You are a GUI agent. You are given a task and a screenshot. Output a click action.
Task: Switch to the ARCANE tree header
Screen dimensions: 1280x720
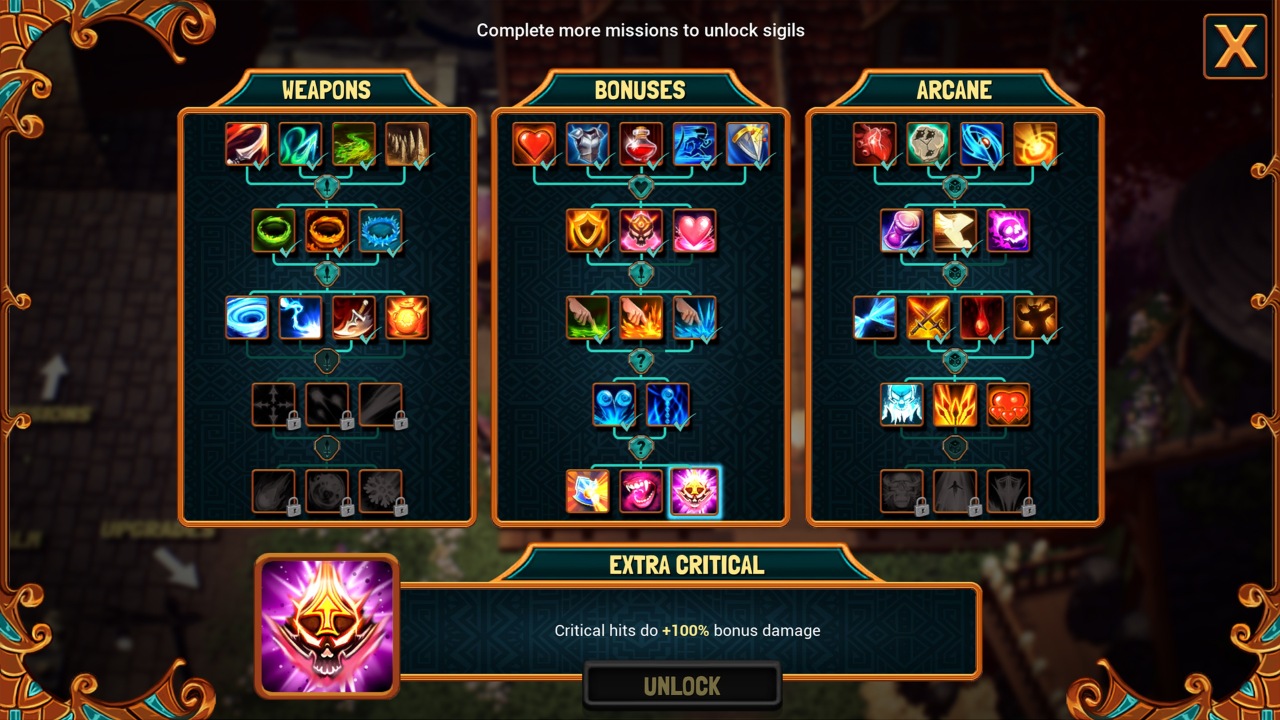[956, 89]
